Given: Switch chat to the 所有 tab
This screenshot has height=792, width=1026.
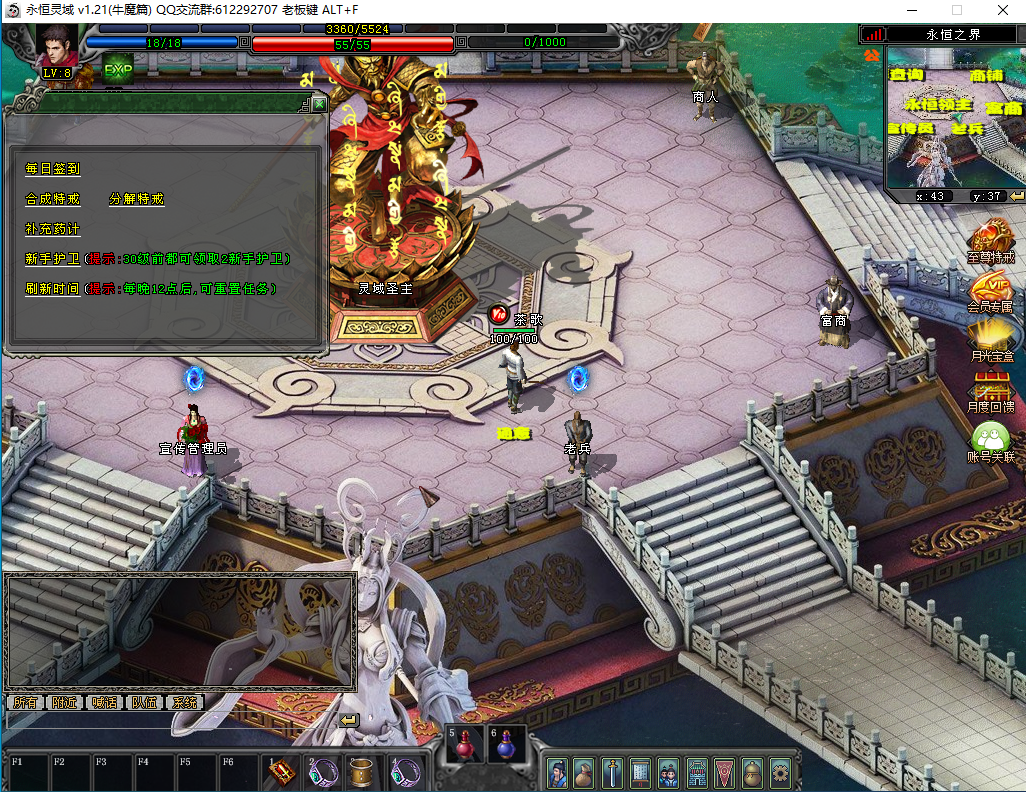Looking at the screenshot, I should pyautogui.click(x=25, y=703).
